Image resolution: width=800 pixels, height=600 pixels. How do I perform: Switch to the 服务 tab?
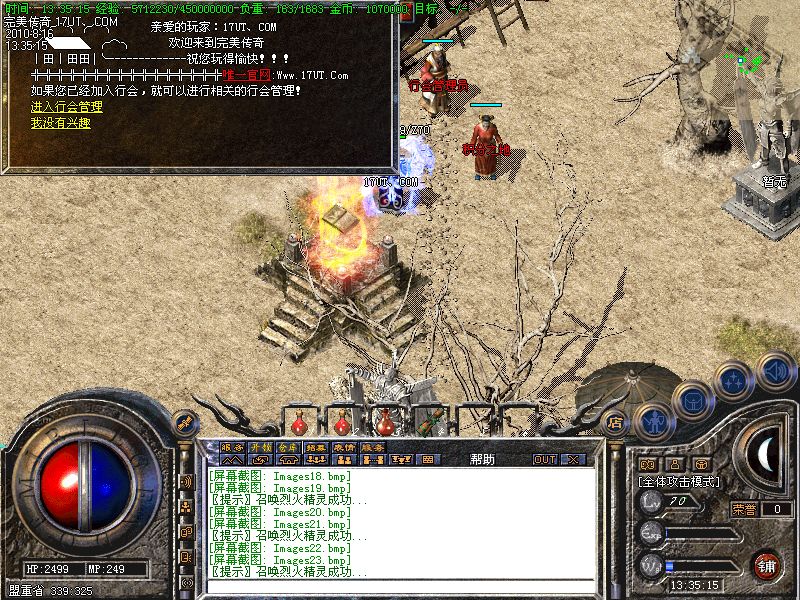tap(372, 447)
